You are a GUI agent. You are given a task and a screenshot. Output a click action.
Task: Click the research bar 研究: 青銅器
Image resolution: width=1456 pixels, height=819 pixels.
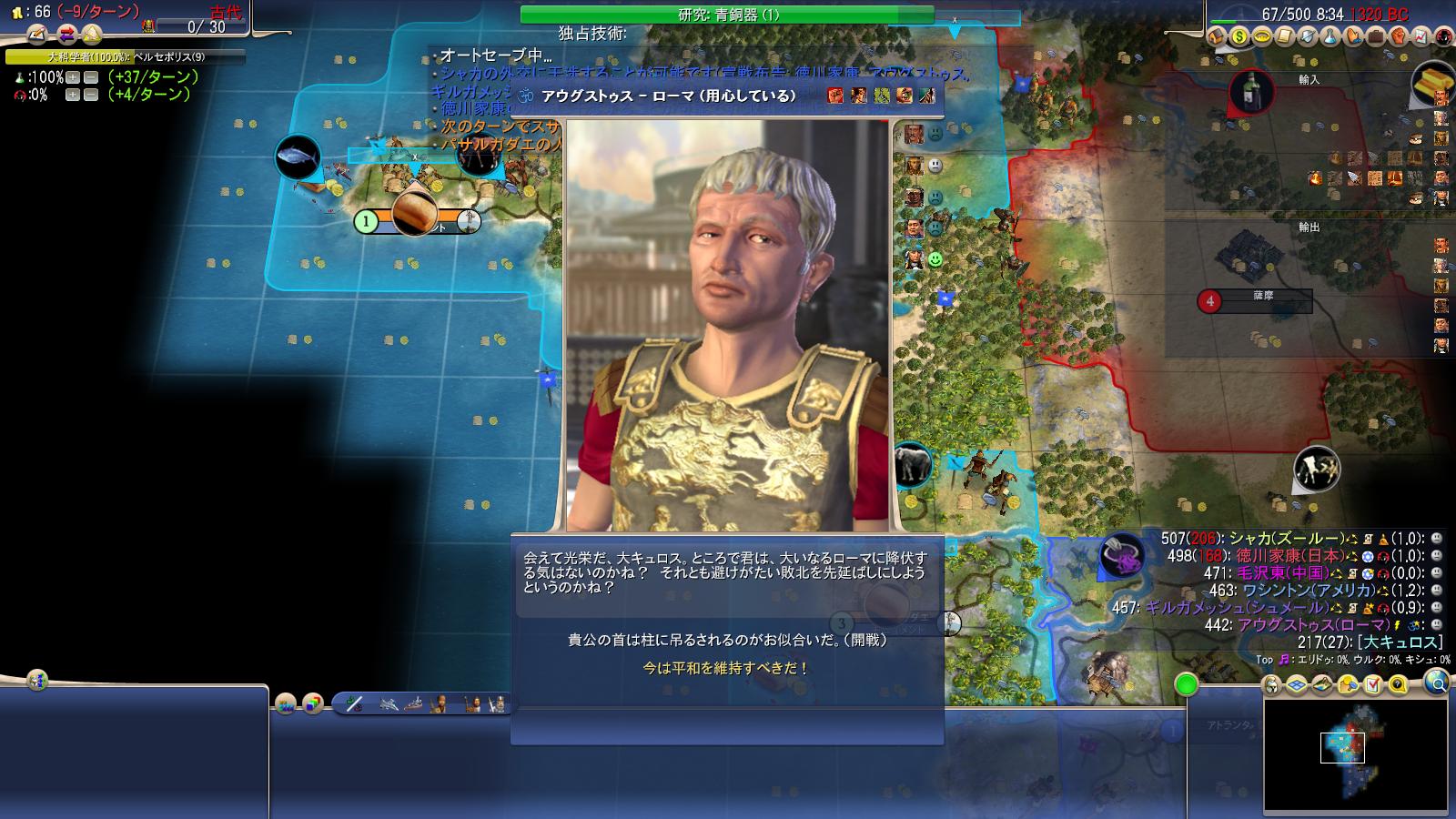click(727, 15)
